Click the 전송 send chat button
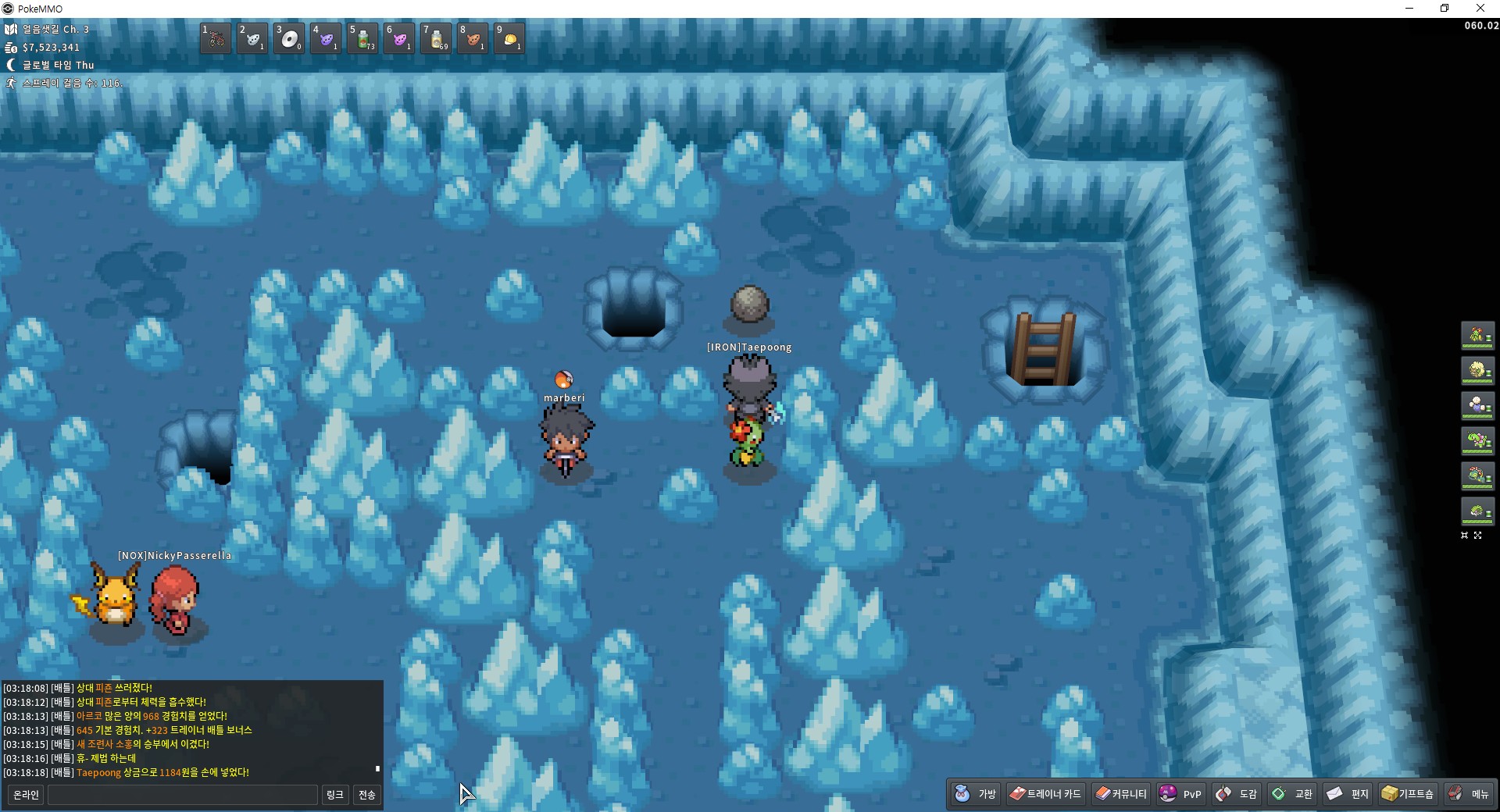1500x812 pixels. (366, 795)
